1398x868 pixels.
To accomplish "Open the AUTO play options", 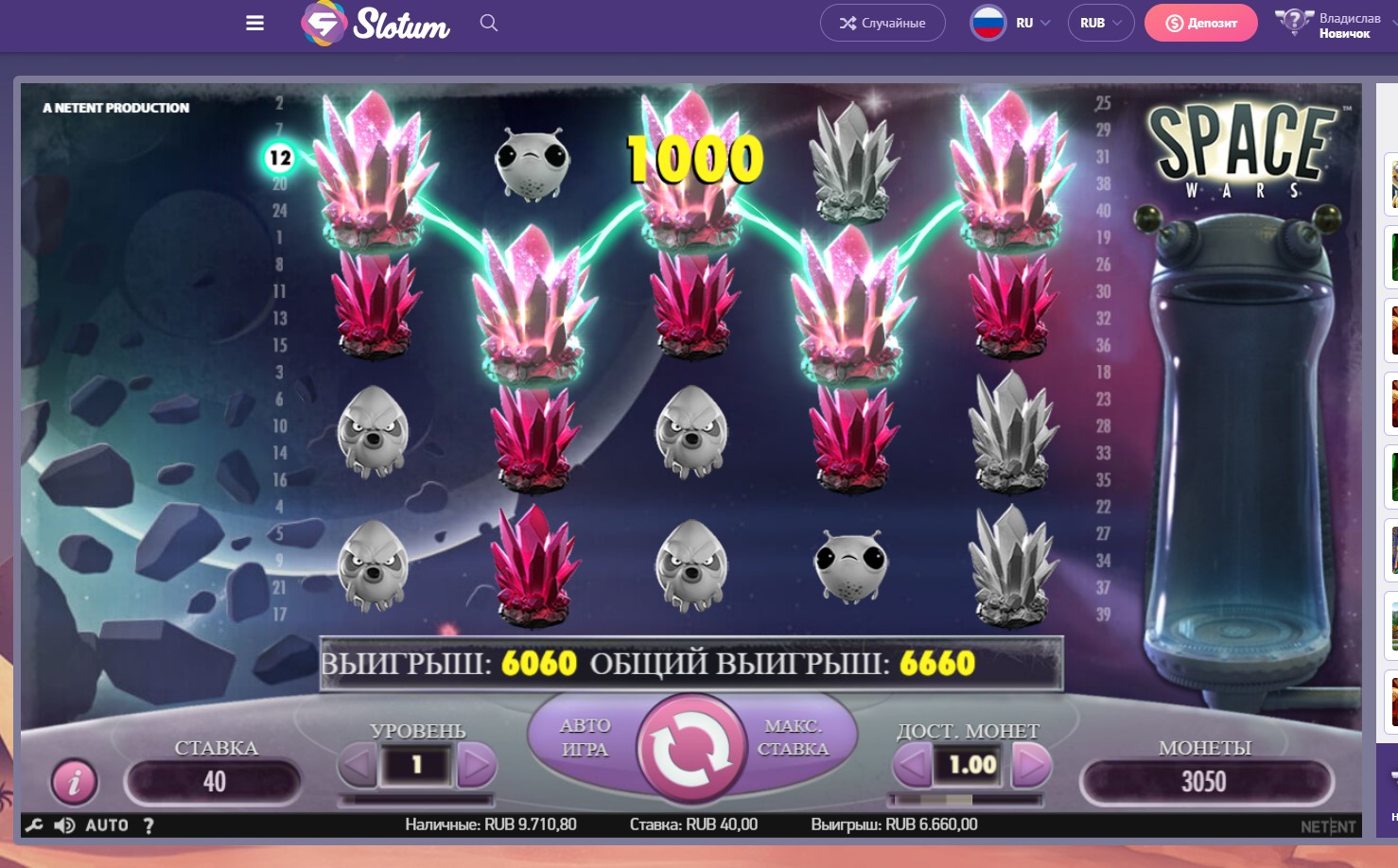I will pos(107,825).
